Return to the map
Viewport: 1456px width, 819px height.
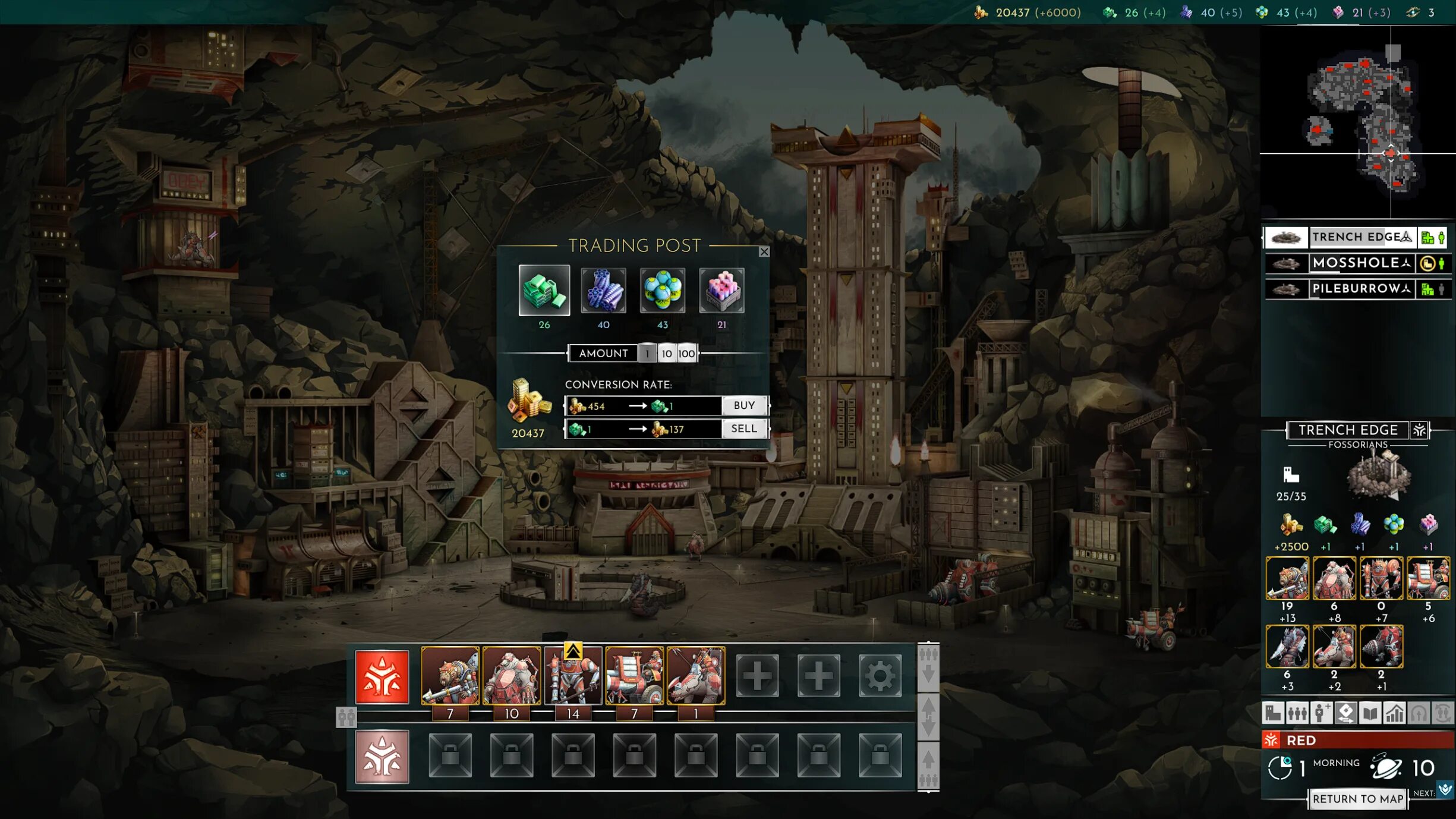coord(1358,799)
